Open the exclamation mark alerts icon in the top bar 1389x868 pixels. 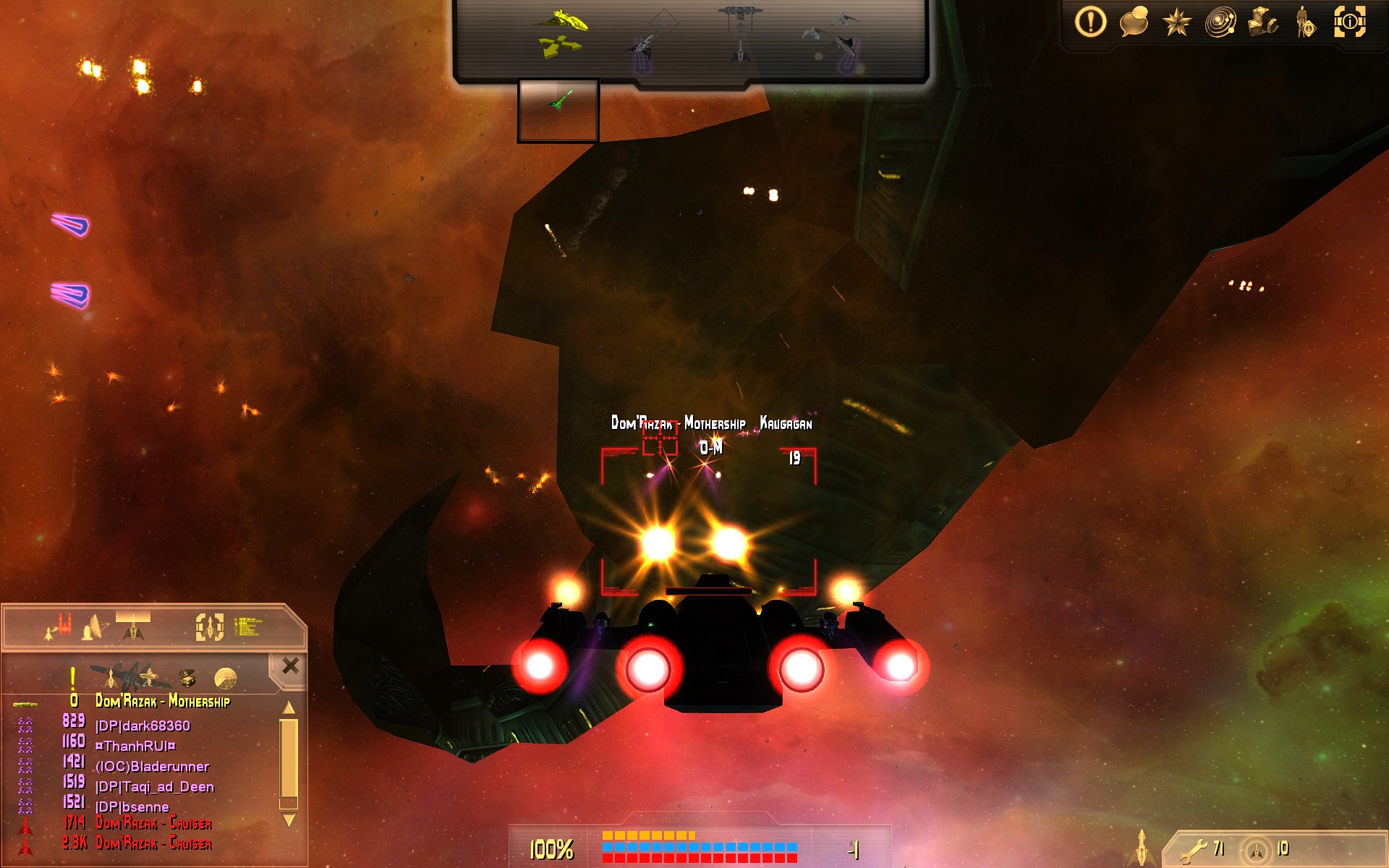click(1090, 22)
